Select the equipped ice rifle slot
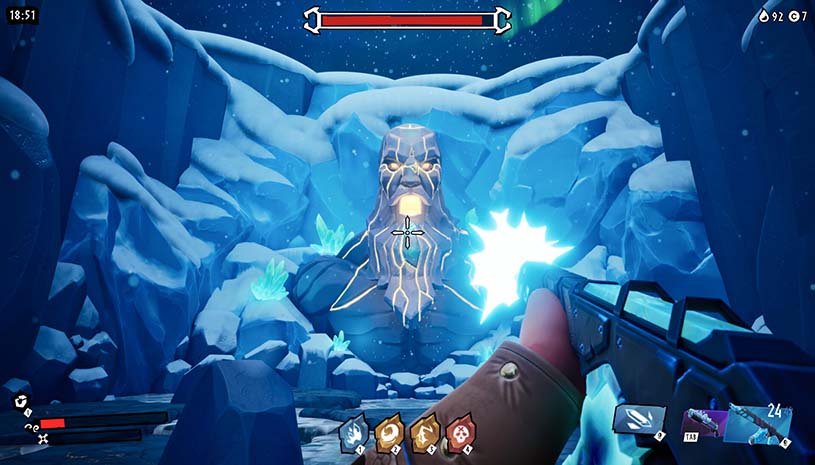Image resolution: width=815 pixels, height=465 pixels. tap(759, 422)
